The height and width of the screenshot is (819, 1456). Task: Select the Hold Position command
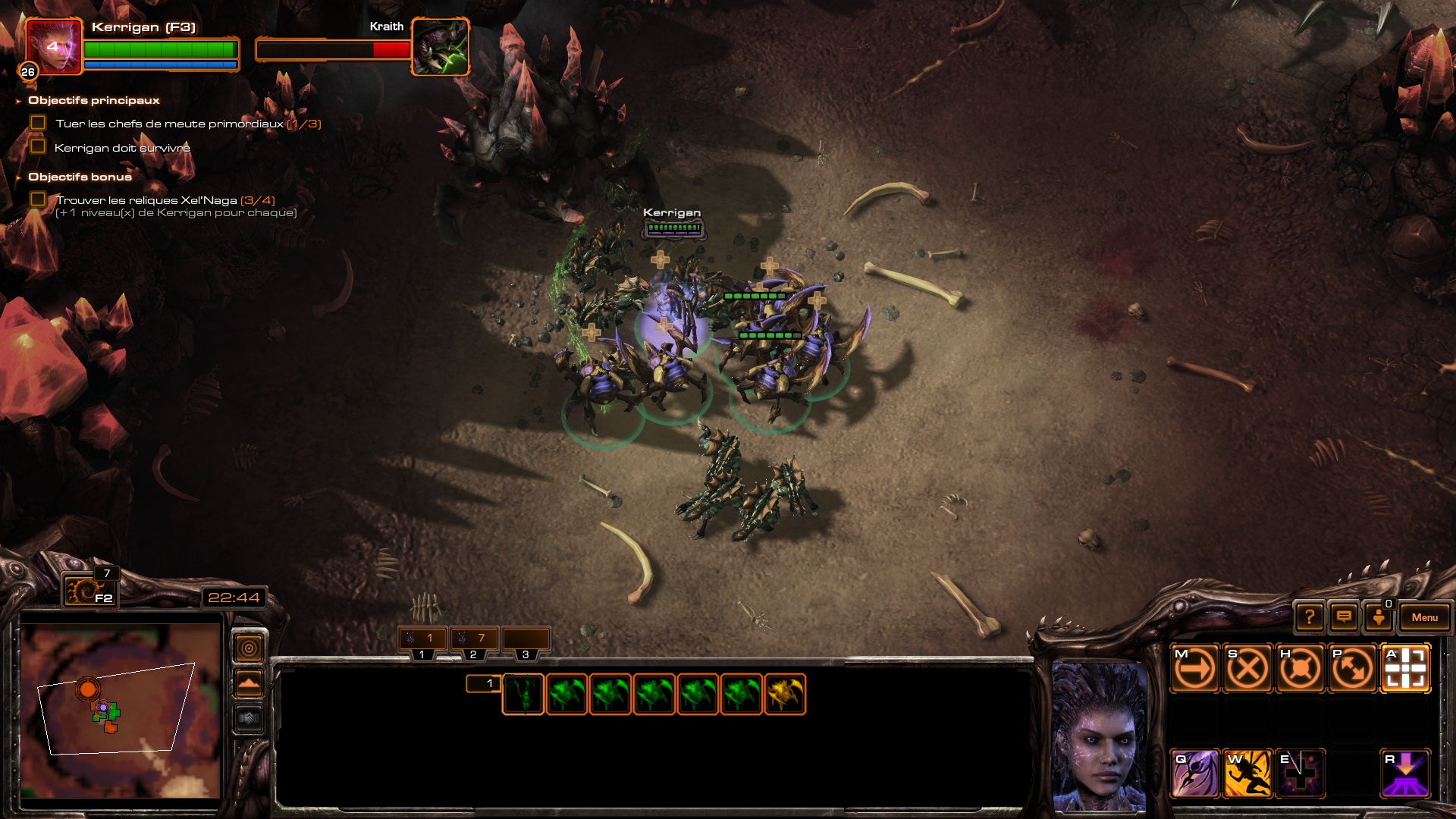1300,669
